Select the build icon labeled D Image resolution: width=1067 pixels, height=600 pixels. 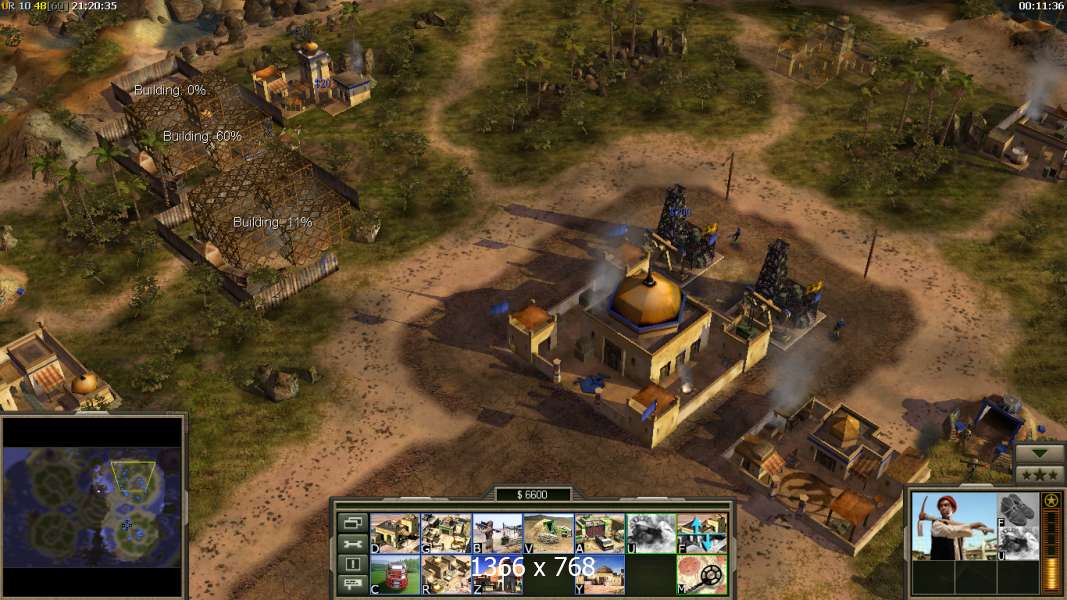[394, 533]
